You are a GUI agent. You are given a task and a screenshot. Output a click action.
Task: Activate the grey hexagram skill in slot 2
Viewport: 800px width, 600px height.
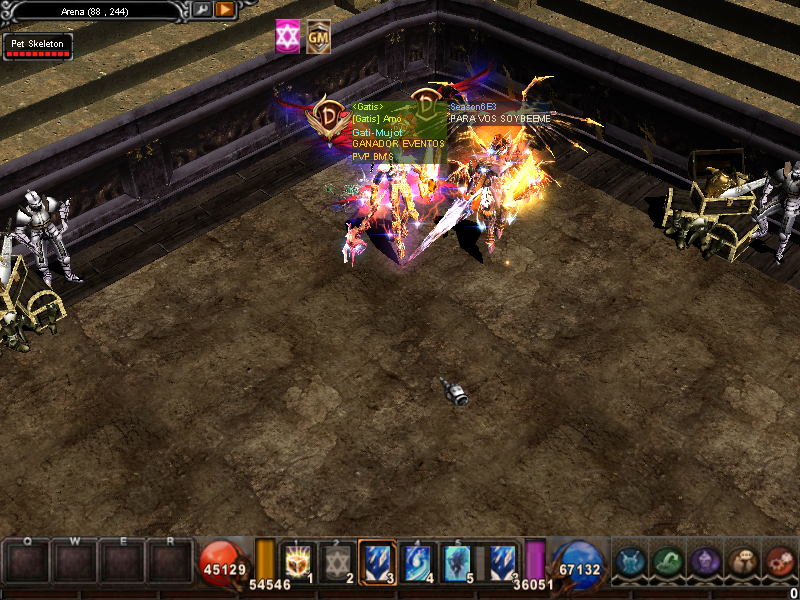337,562
